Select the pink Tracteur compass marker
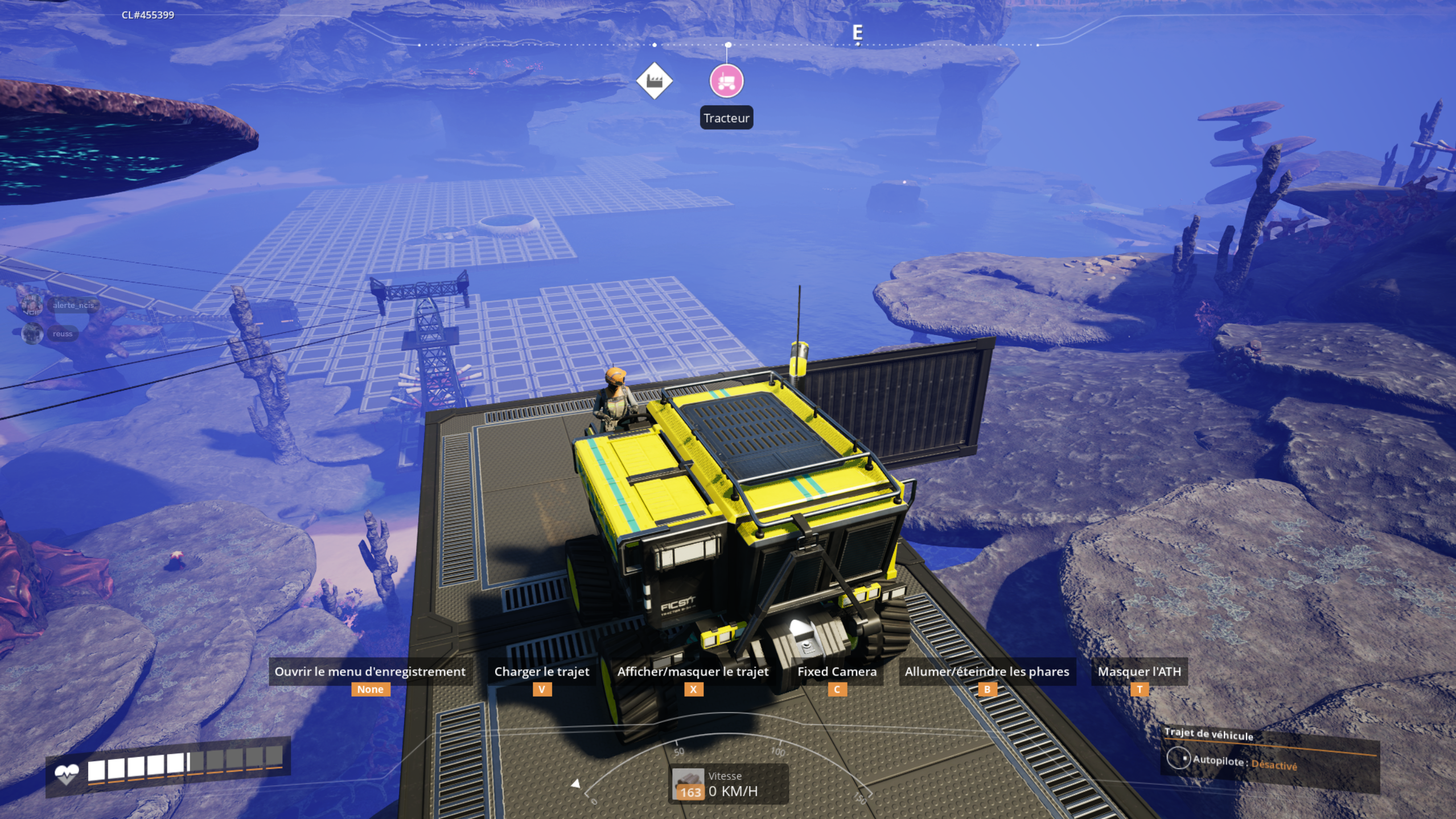 (726, 81)
